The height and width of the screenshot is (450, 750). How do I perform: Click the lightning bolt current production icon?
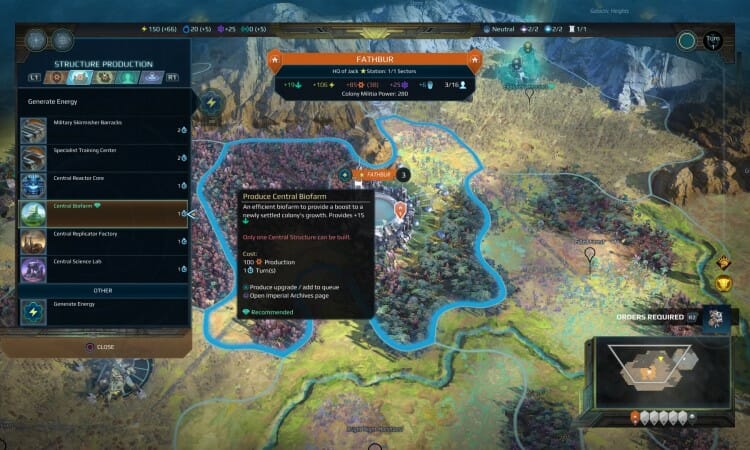[212, 102]
